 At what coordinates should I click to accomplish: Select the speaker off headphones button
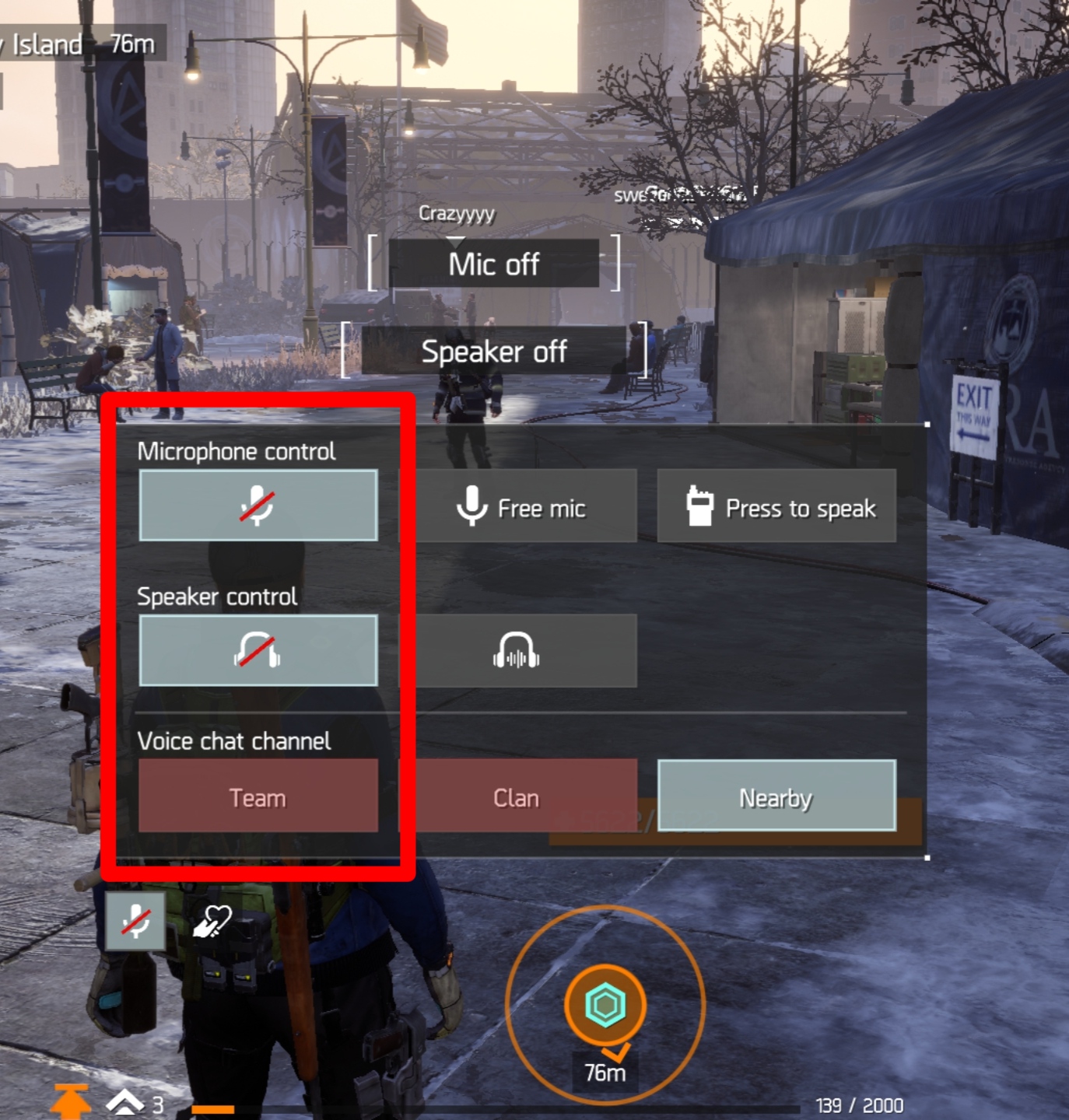(258, 651)
